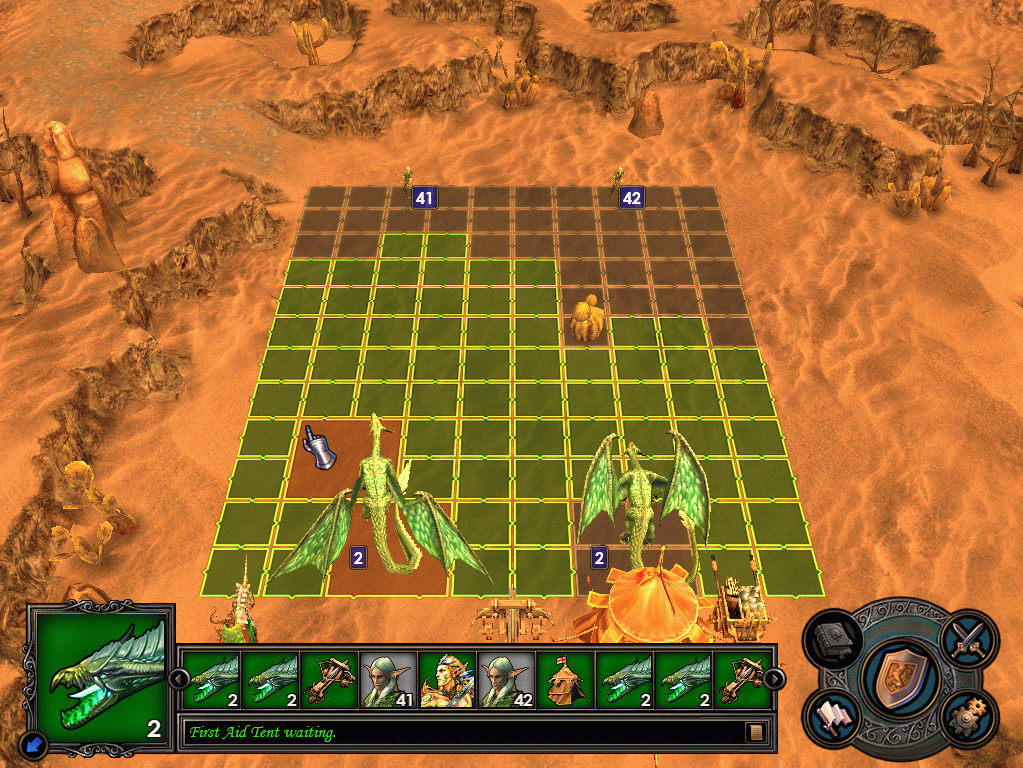
Task: Choose the First Aid Tent in the initiative bar
Action: point(565,679)
